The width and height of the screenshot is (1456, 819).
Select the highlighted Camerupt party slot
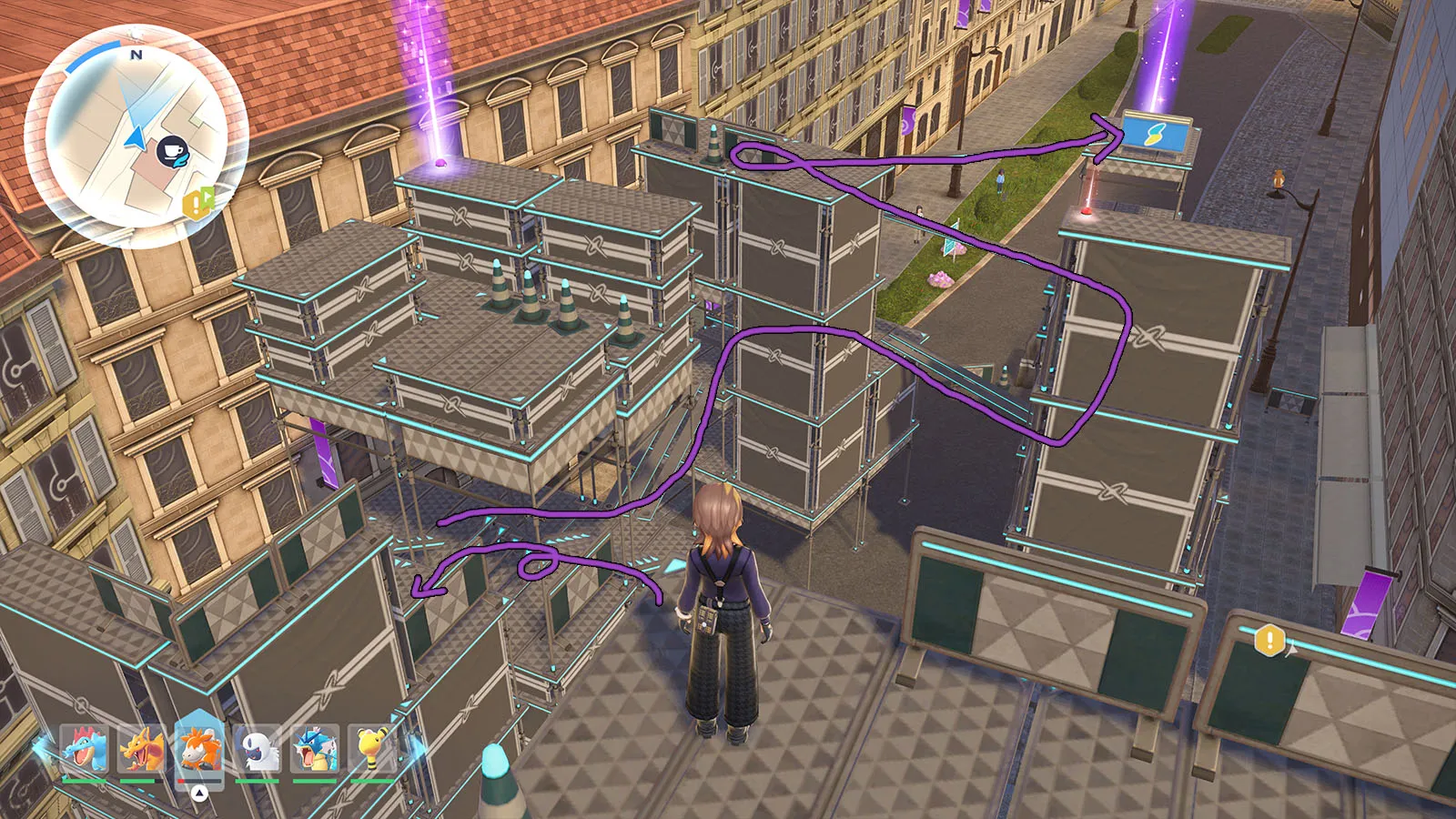[x=199, y=751]
